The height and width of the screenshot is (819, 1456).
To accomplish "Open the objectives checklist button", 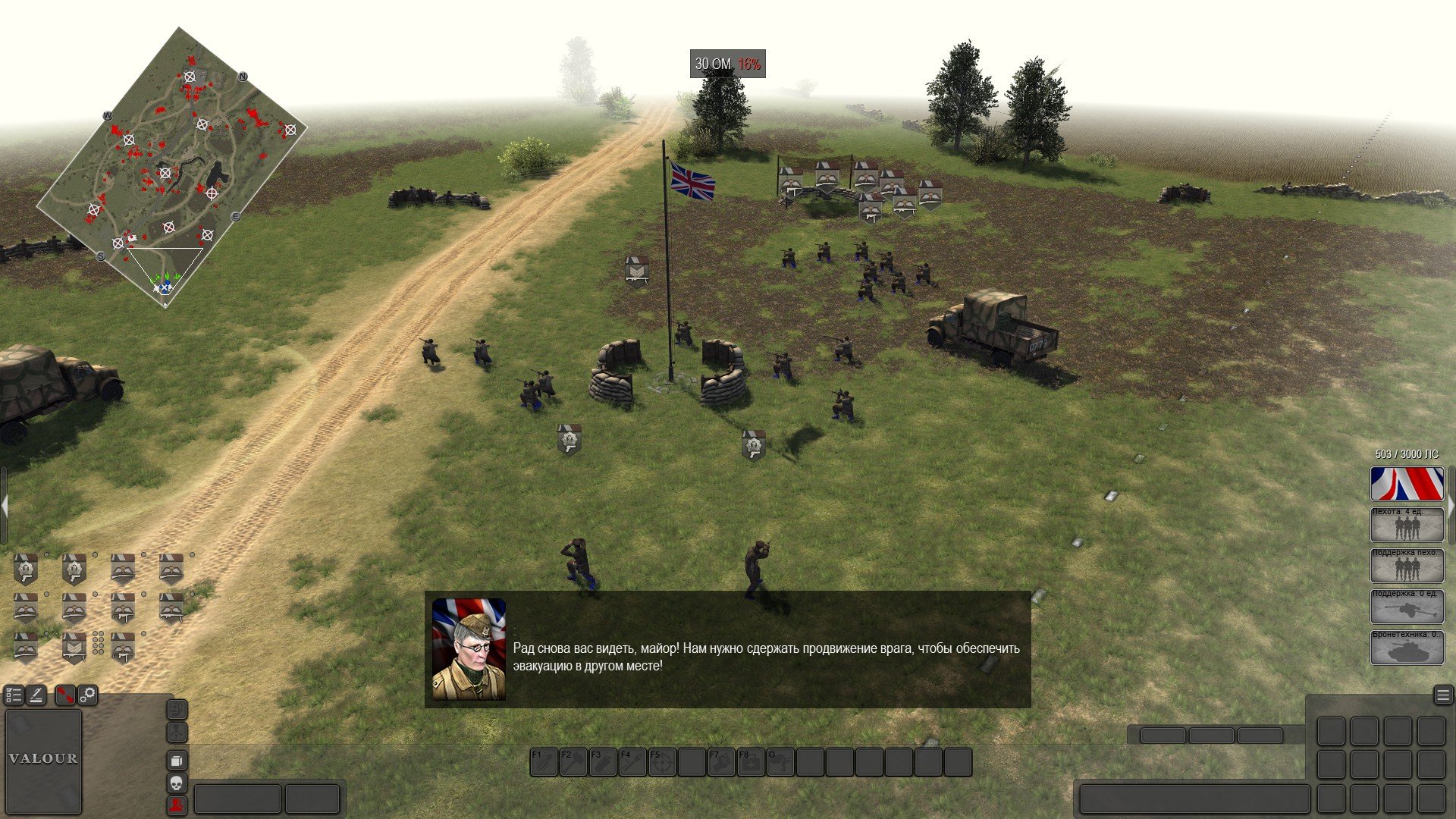I will [14, 695].
